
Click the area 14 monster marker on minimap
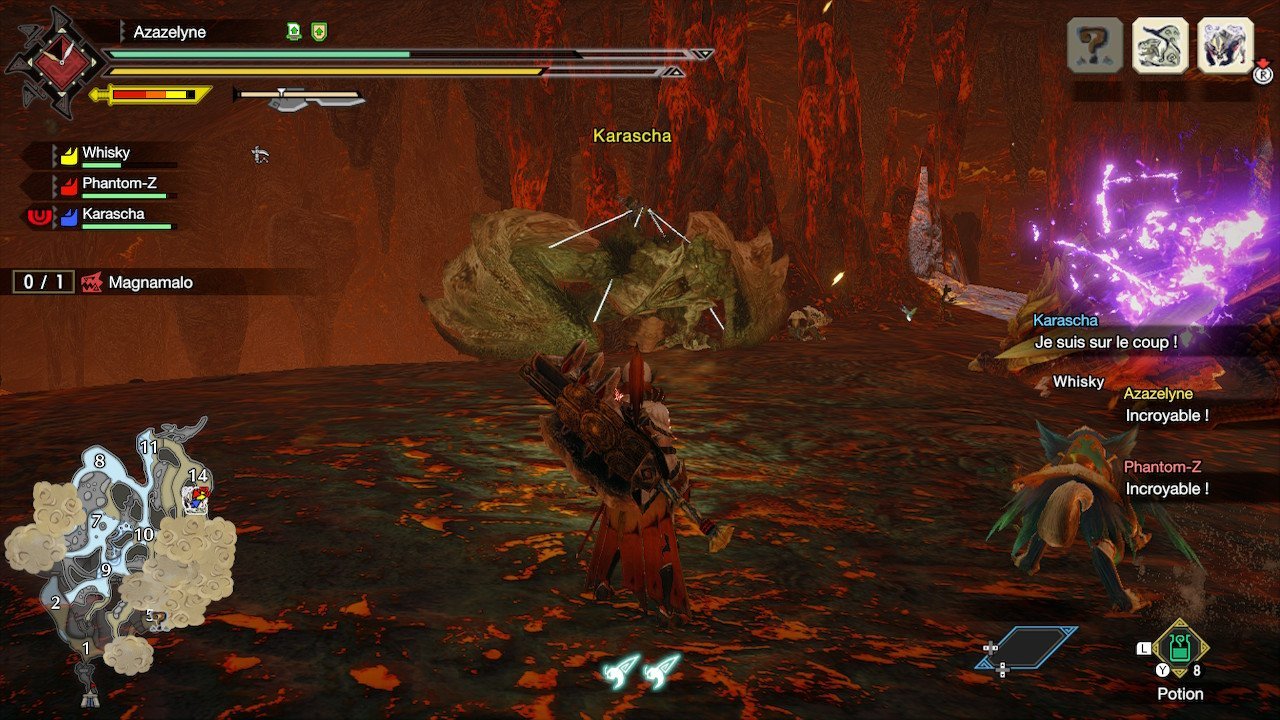pos(196,499)
